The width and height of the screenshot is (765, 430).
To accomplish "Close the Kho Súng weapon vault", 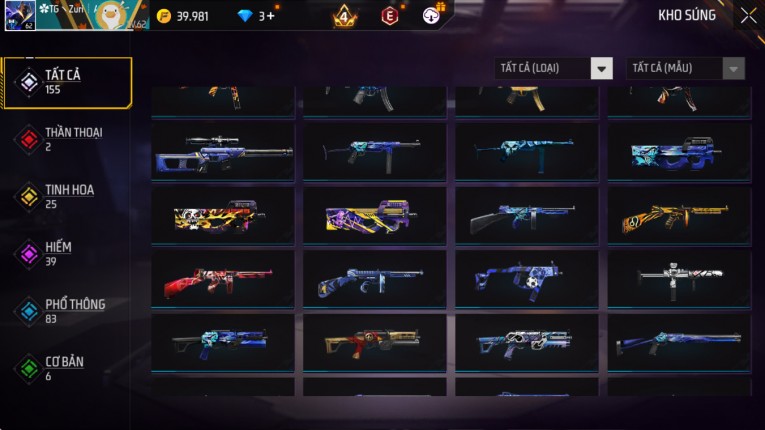I will coord(748,16).
